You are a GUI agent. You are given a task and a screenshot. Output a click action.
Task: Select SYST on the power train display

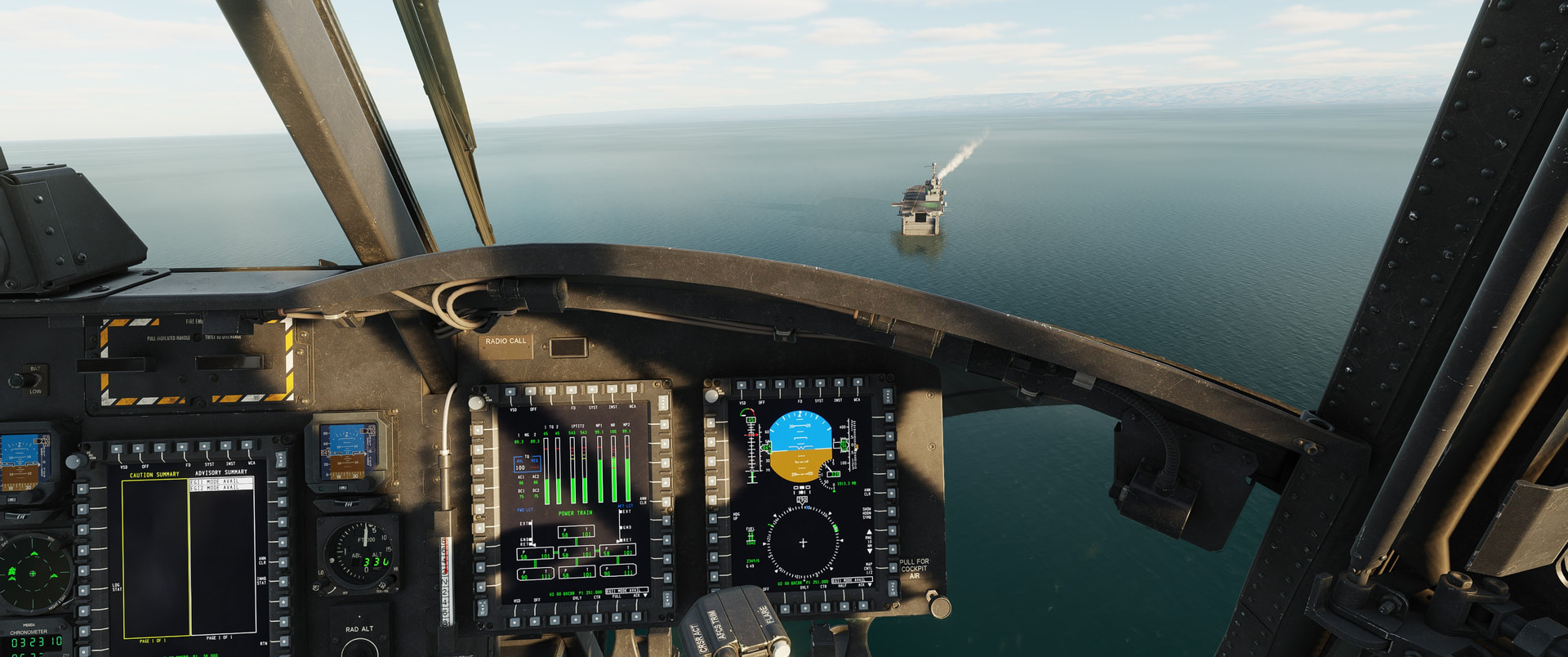593,391
